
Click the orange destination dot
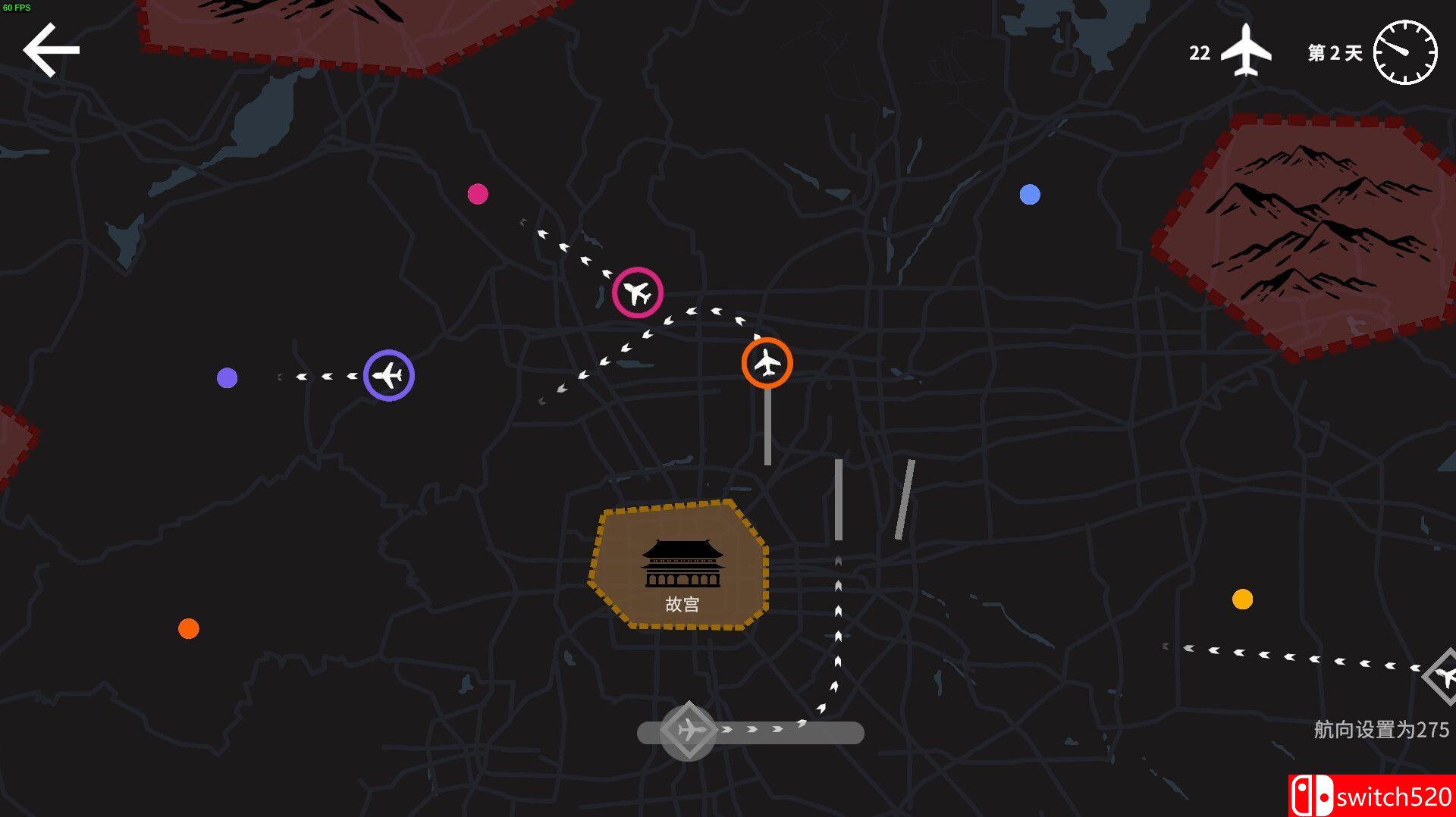(187, 628)
